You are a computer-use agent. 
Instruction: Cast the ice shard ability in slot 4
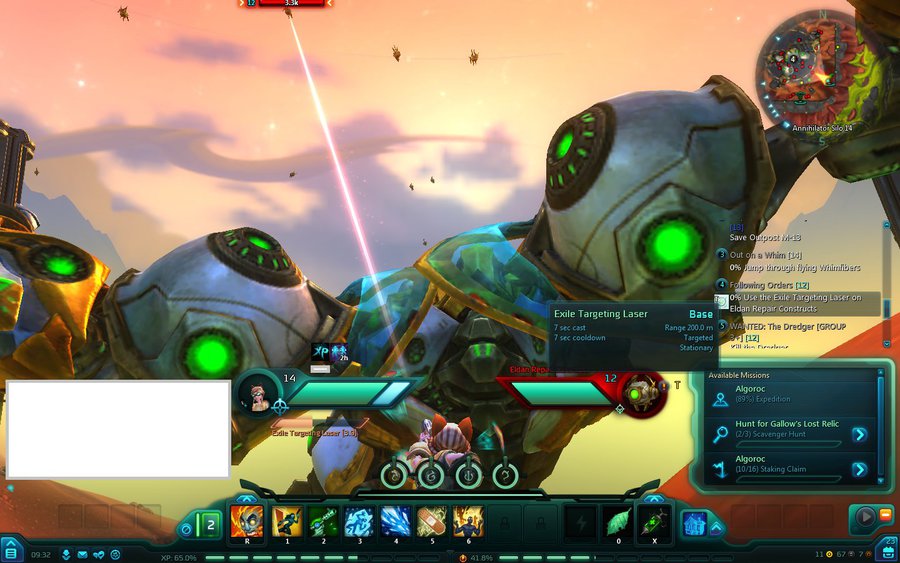tap(396, 522)
